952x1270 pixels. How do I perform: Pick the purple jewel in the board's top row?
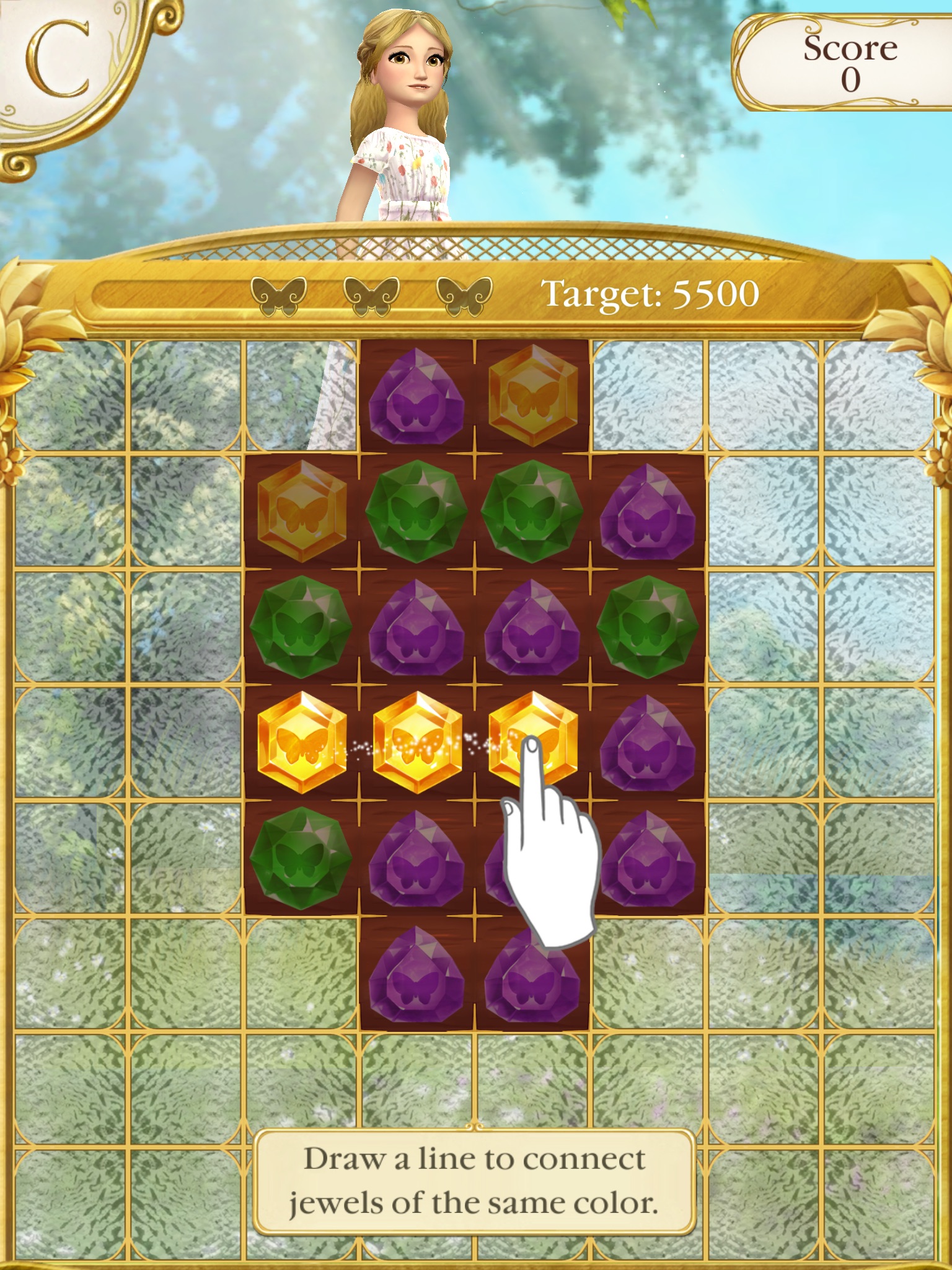pos(416,396)
